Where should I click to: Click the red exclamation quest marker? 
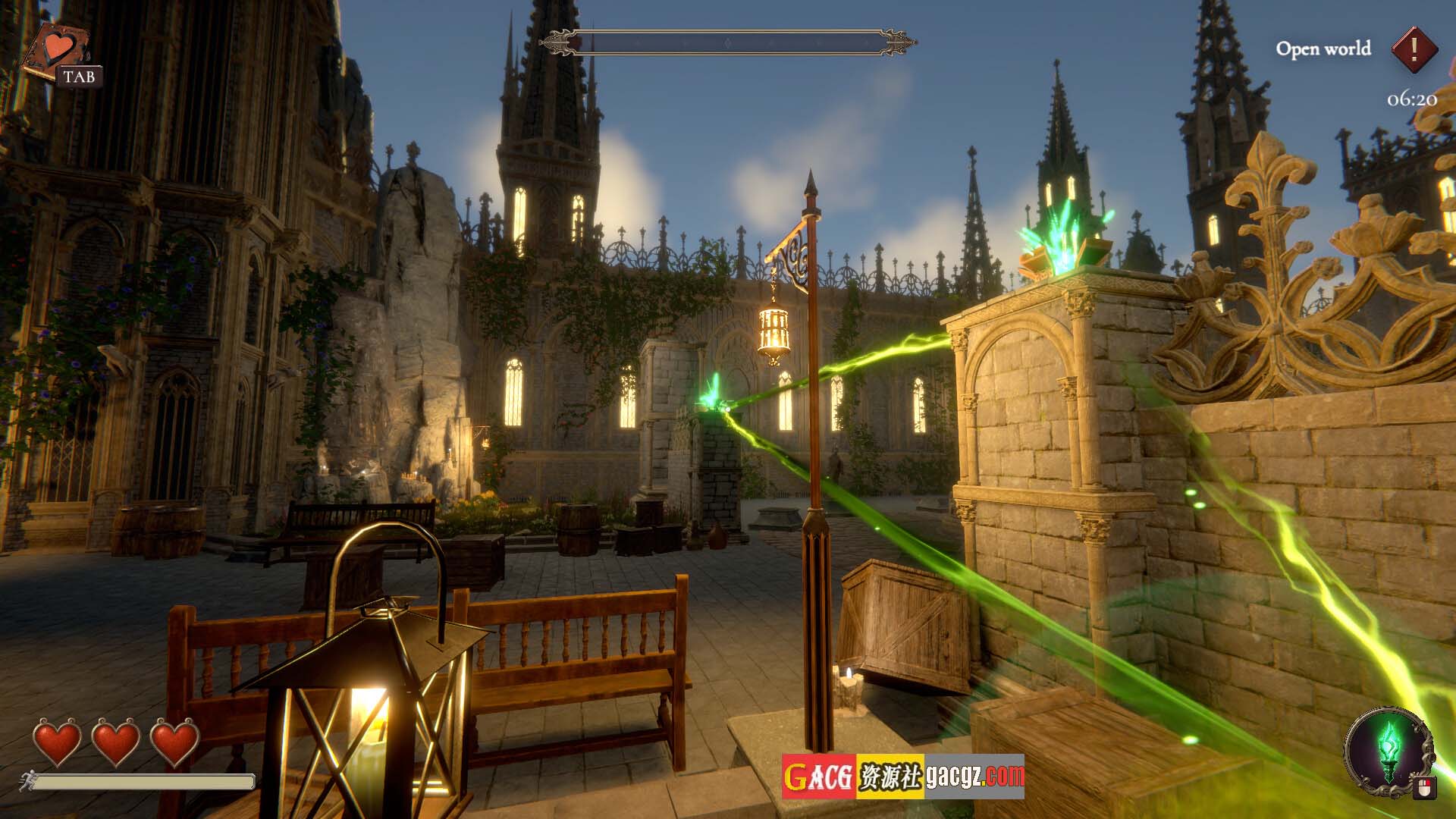(x=1414, y=49)
